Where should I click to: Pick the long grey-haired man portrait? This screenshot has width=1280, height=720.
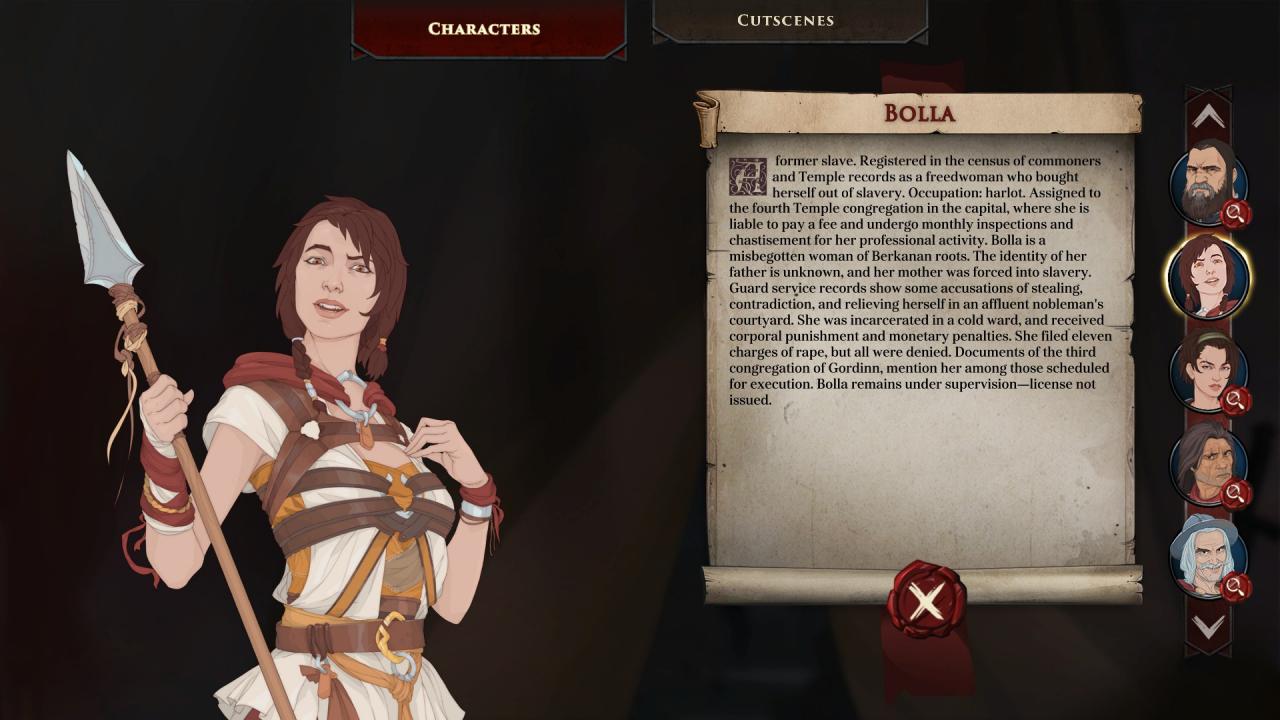[1207, 463]
